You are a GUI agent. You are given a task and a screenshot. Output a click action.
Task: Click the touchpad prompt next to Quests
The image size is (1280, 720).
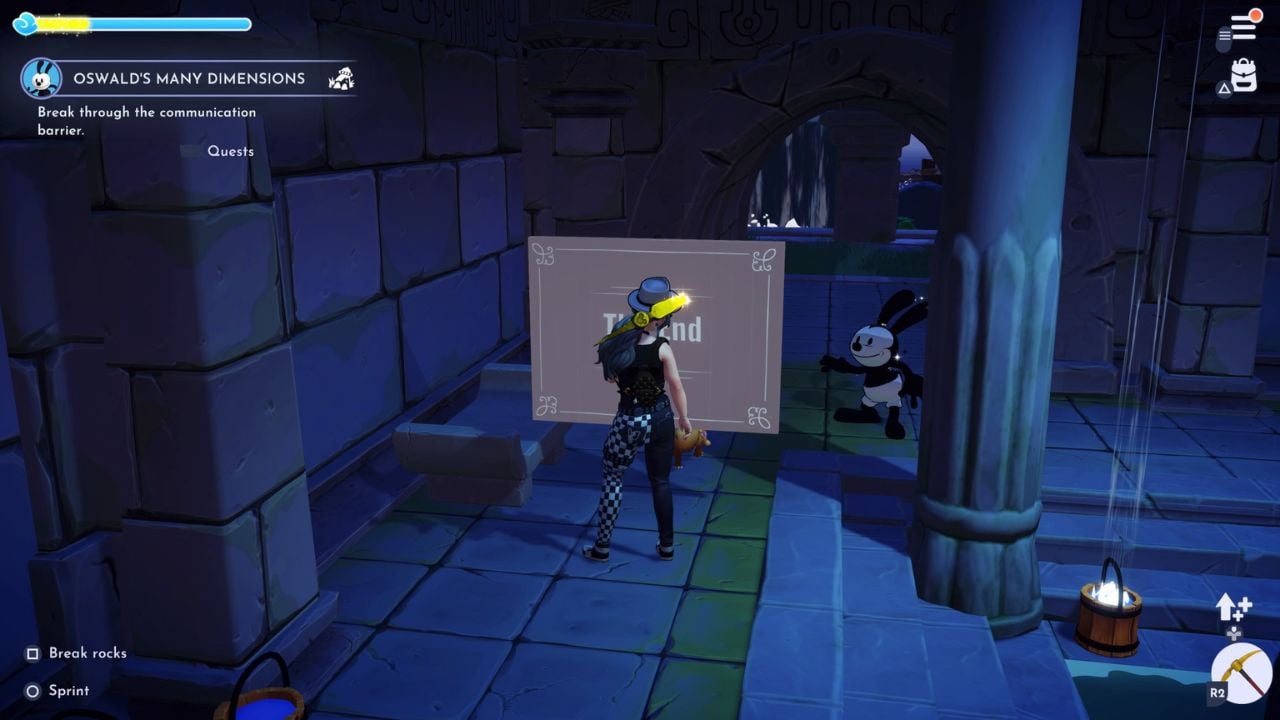(191, 150)
